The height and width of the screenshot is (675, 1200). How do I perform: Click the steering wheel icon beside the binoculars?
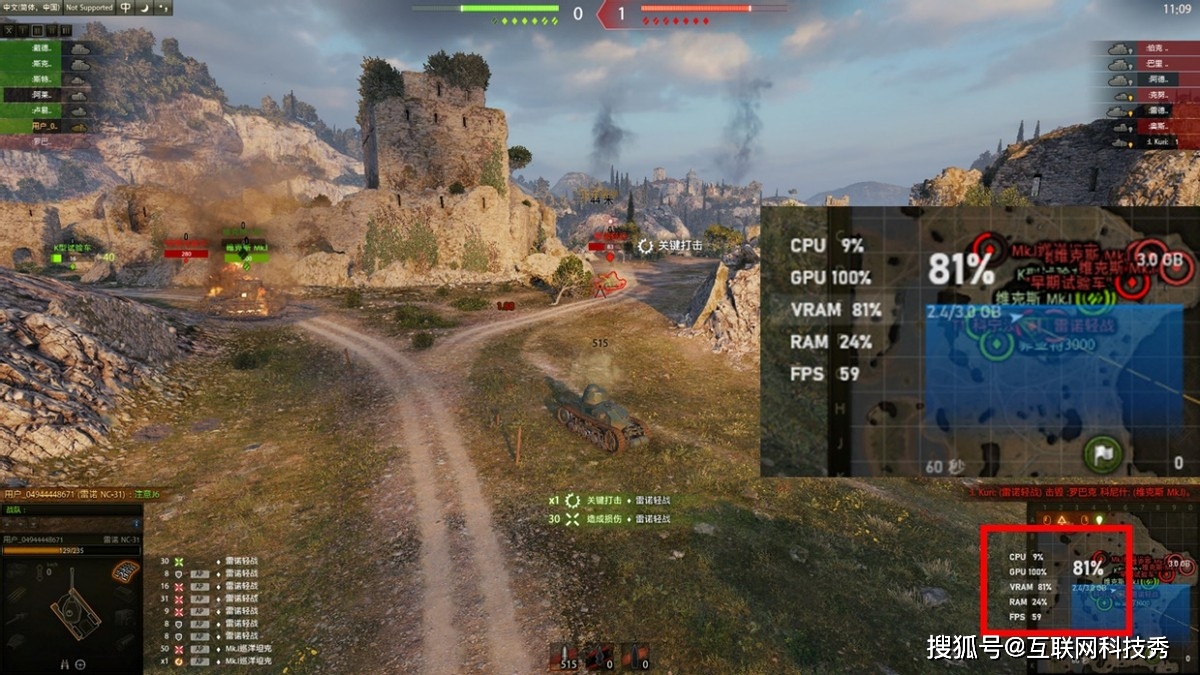[81, 664]
